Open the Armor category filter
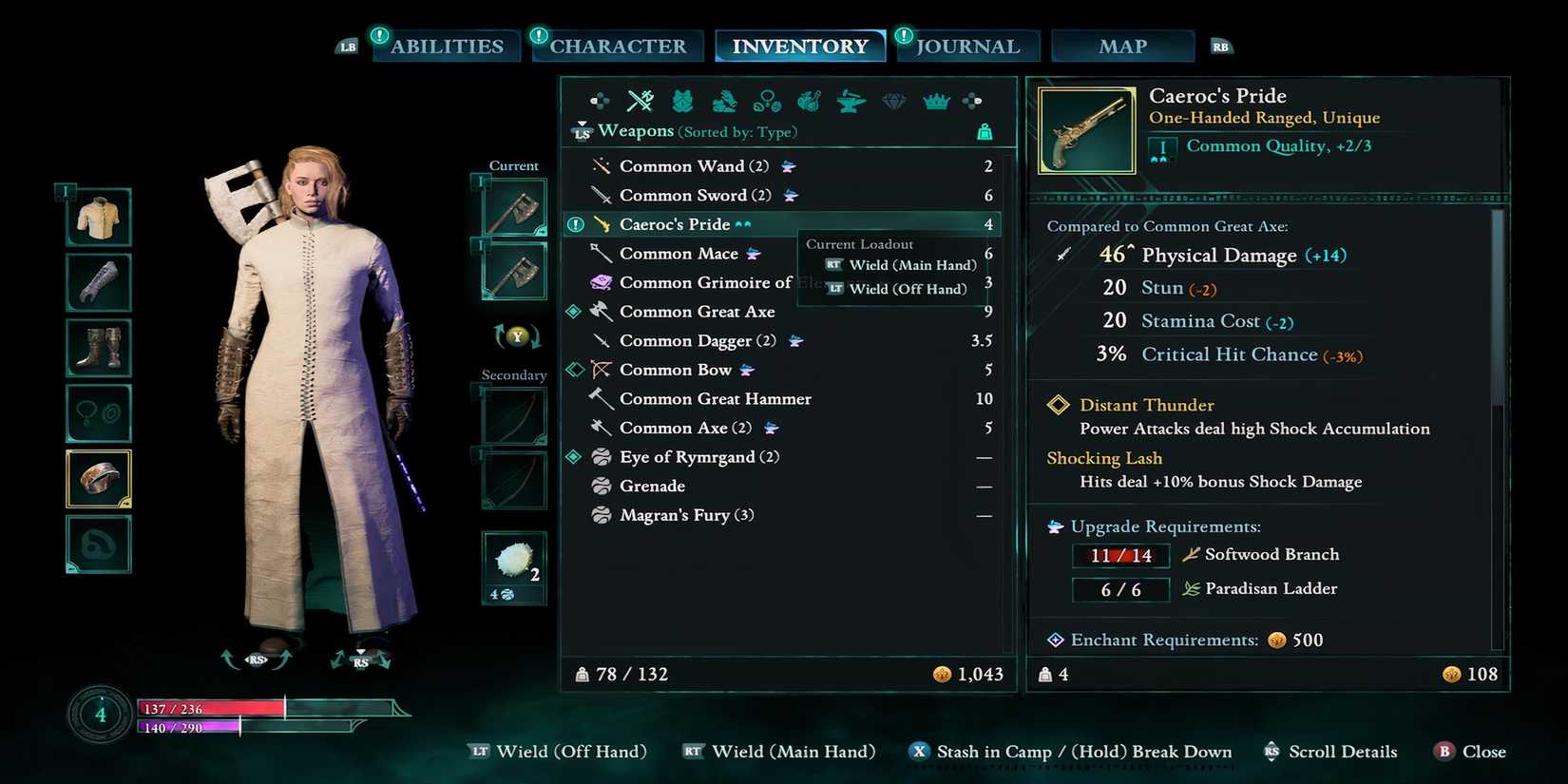This screenshot has height=784, width=1568. 681,100
